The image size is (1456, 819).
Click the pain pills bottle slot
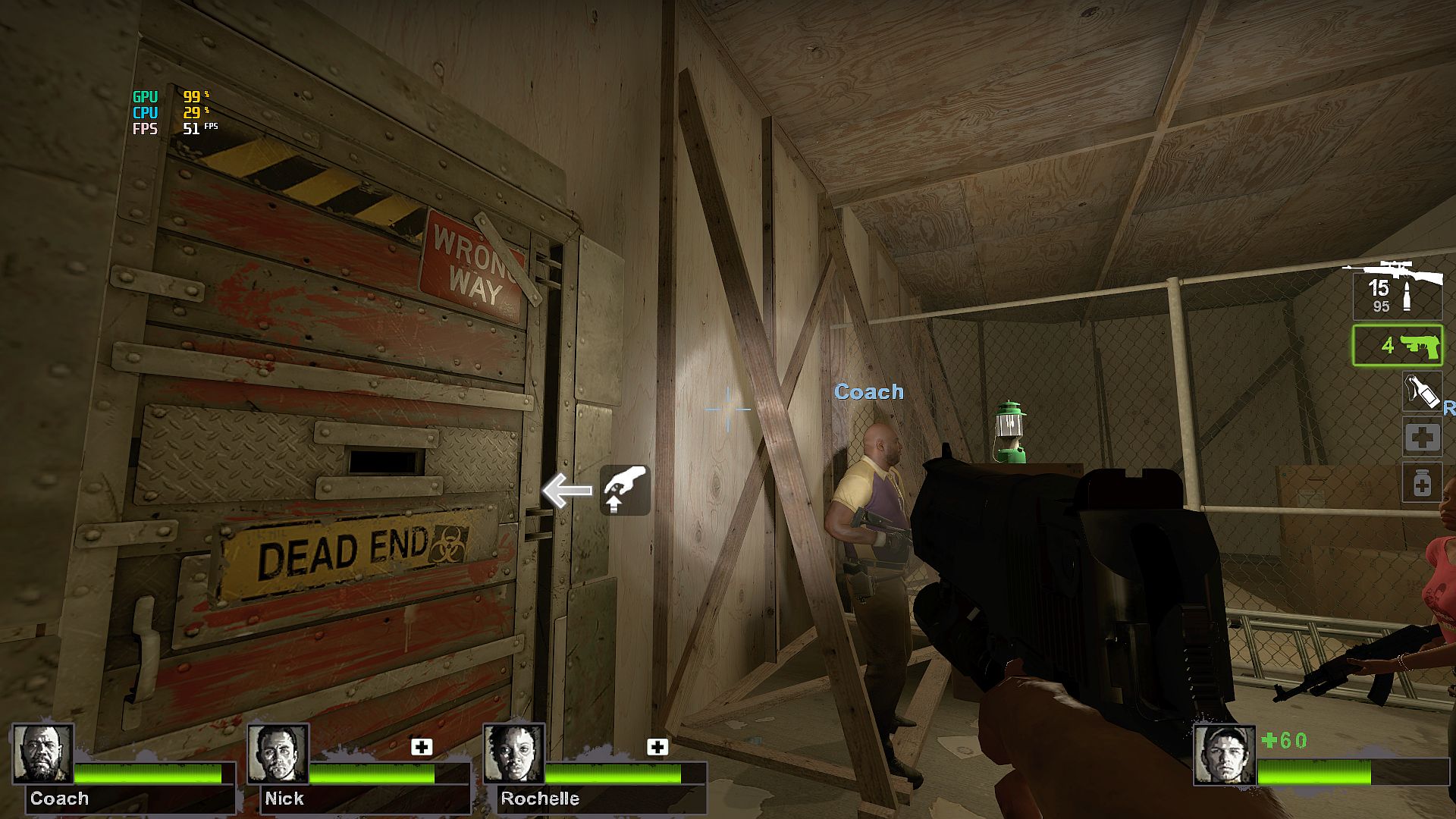point(1421,483)
